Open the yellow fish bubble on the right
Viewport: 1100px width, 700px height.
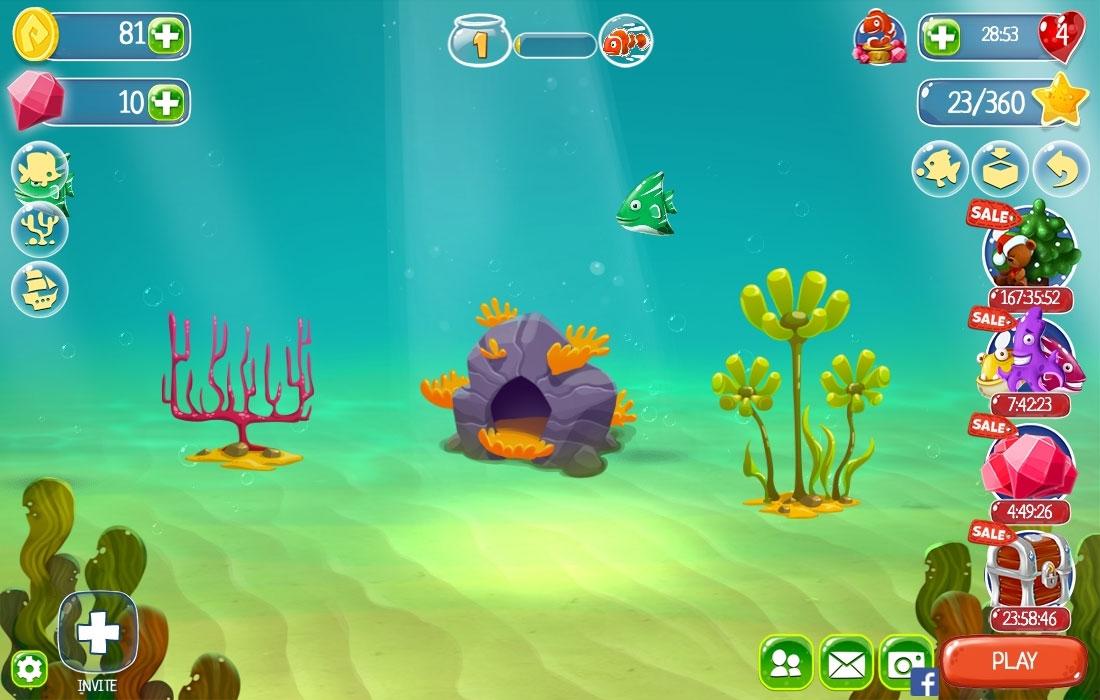coord(940,169)
